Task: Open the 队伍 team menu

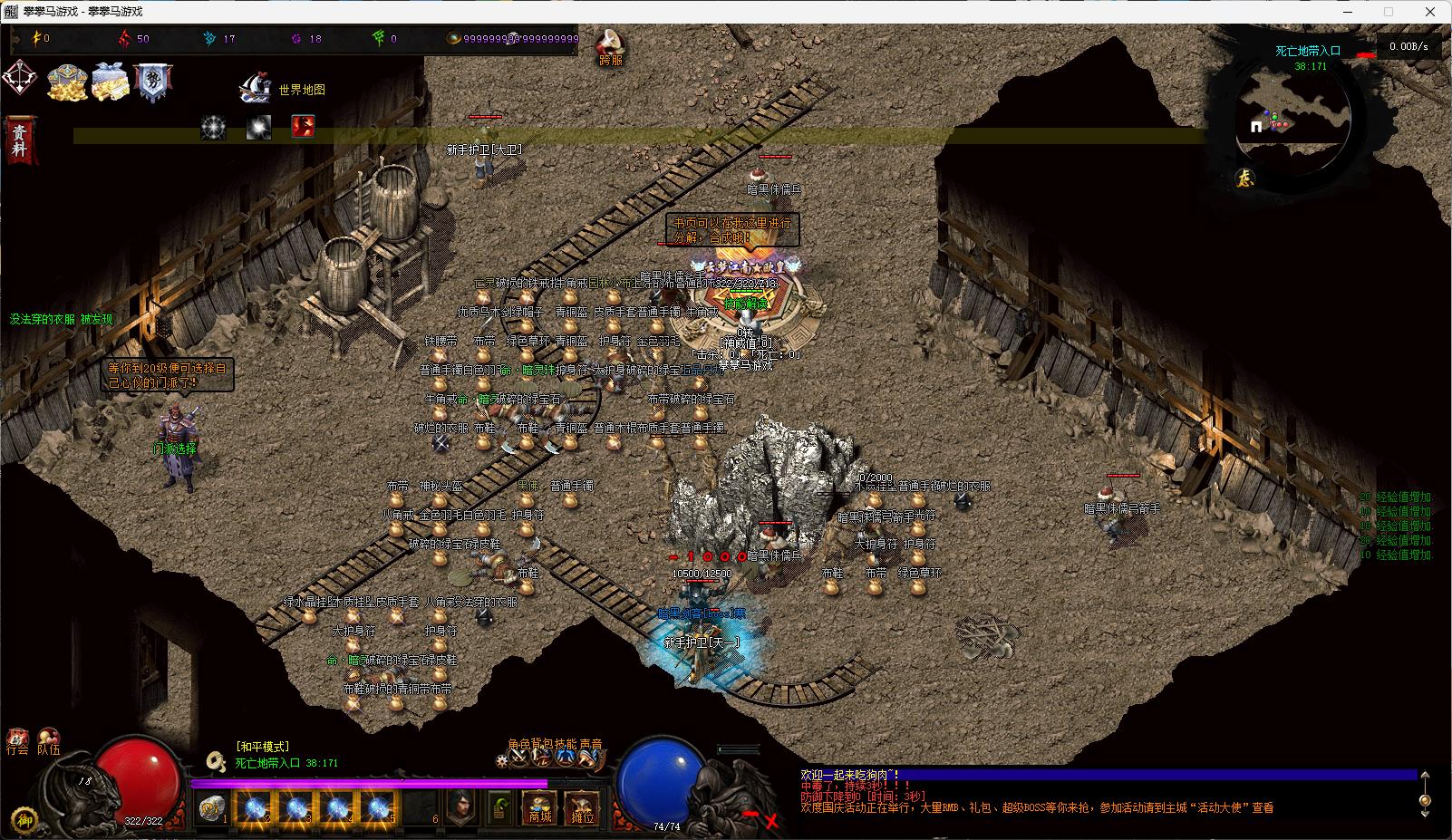Action: [49, 742]
